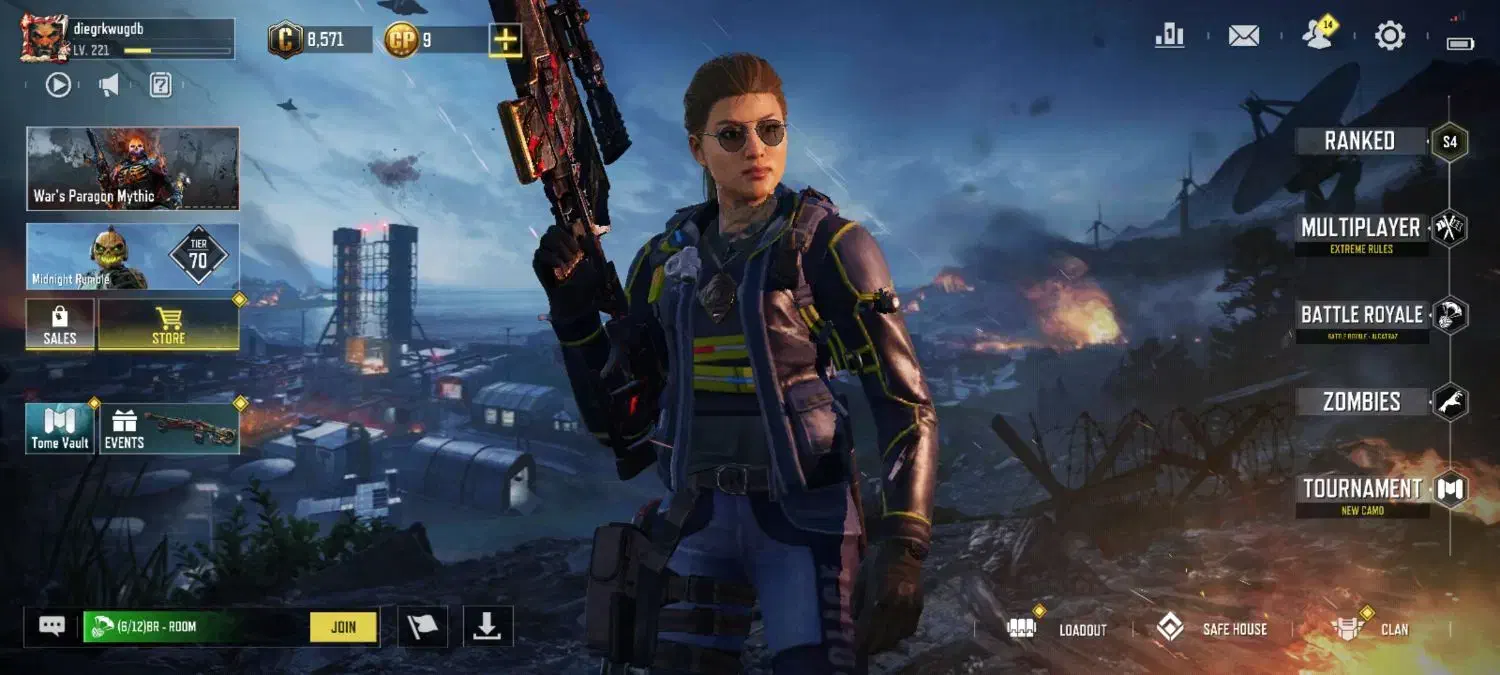Viewport: 1500px width, 675px height.
Task: Open the Midnight Rumble battle pass
Action: tap(132, 256)
